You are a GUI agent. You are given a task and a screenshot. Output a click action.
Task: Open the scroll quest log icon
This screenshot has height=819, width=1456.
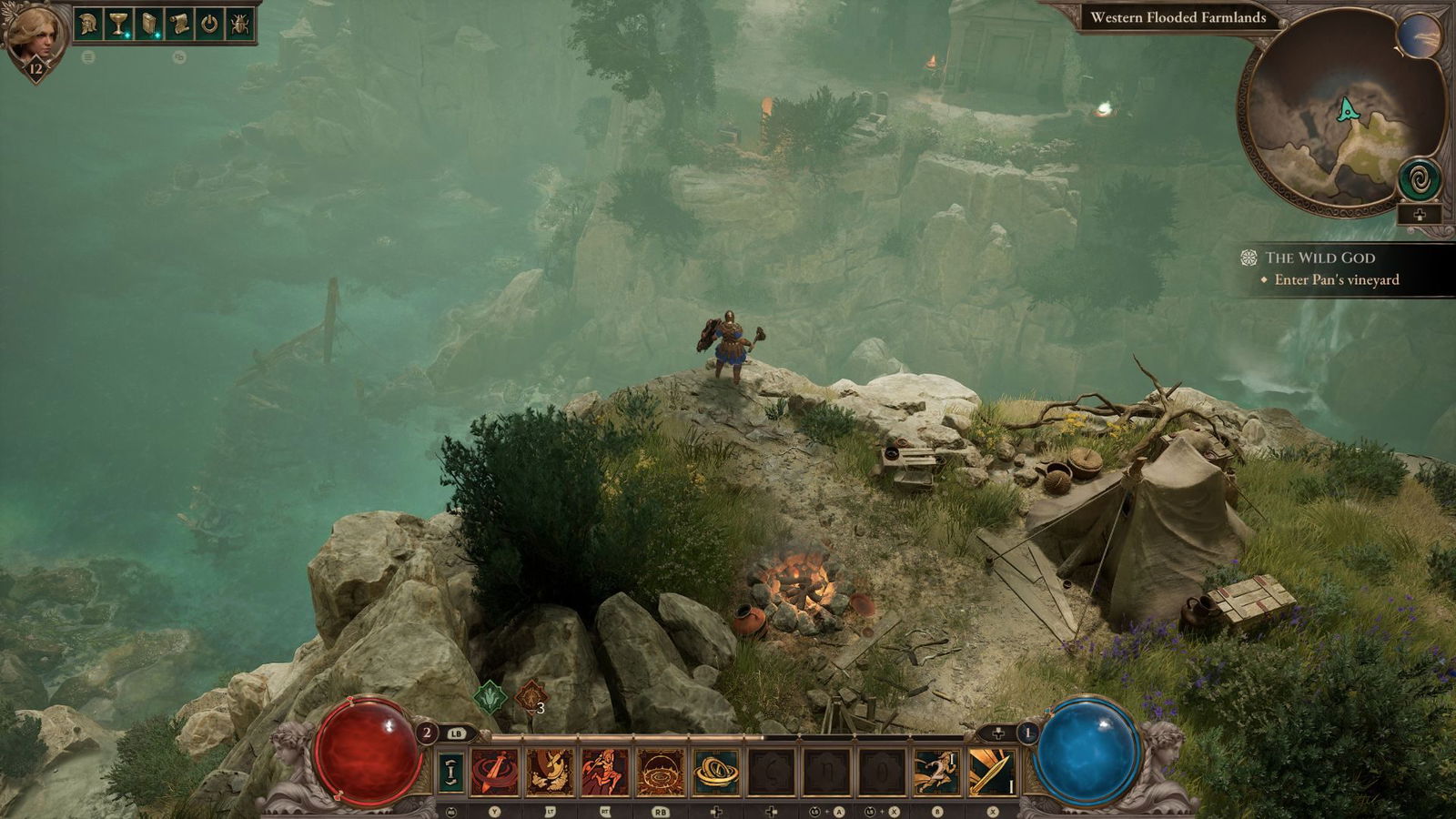pyautogui.click(x=179, y=24)
